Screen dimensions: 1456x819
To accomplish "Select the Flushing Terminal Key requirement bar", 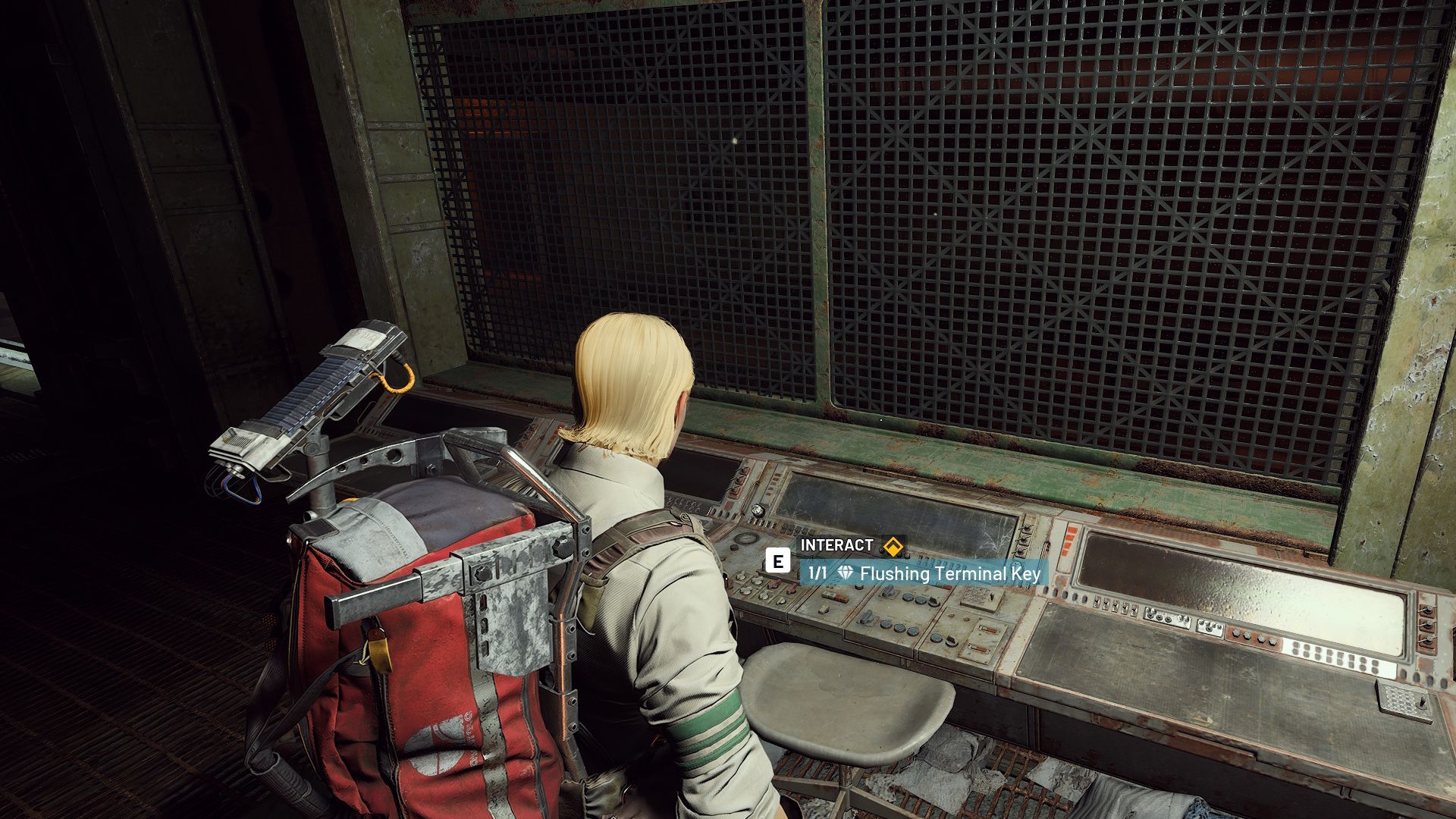I will click(x=924, y=573).
